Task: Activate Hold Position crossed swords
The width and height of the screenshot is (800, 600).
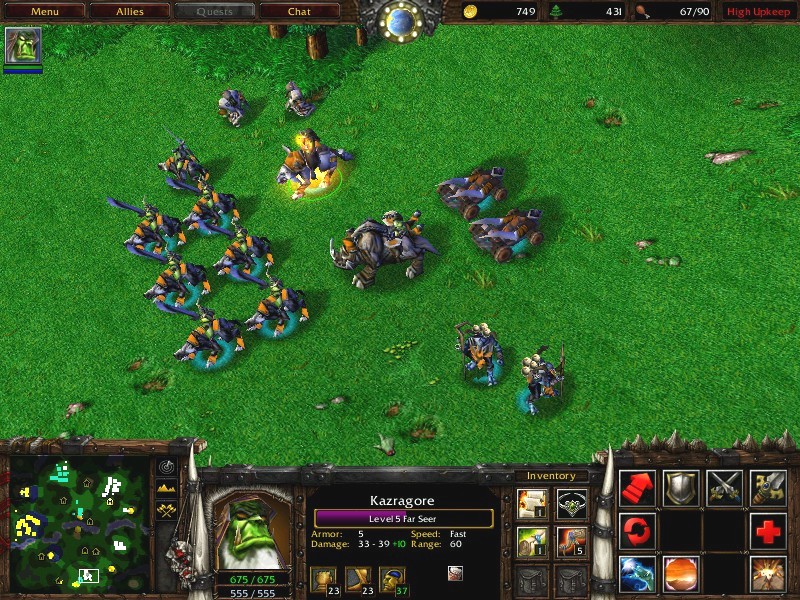Action: (x=725, y=488)
